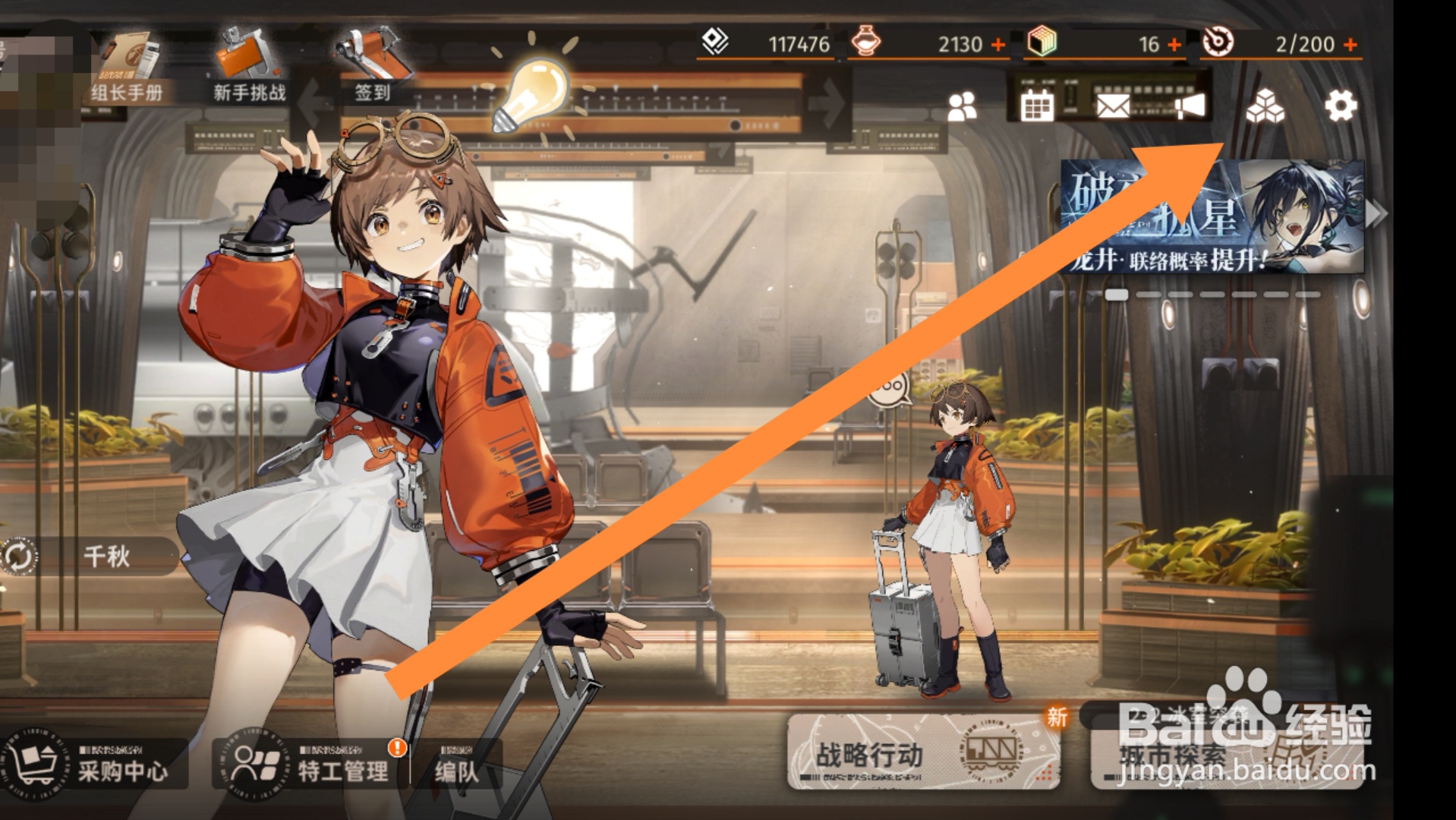This screenshot has height=820, width=1456.
Task: Replenish the 2/200 stamina
Action: point(1350,45)
